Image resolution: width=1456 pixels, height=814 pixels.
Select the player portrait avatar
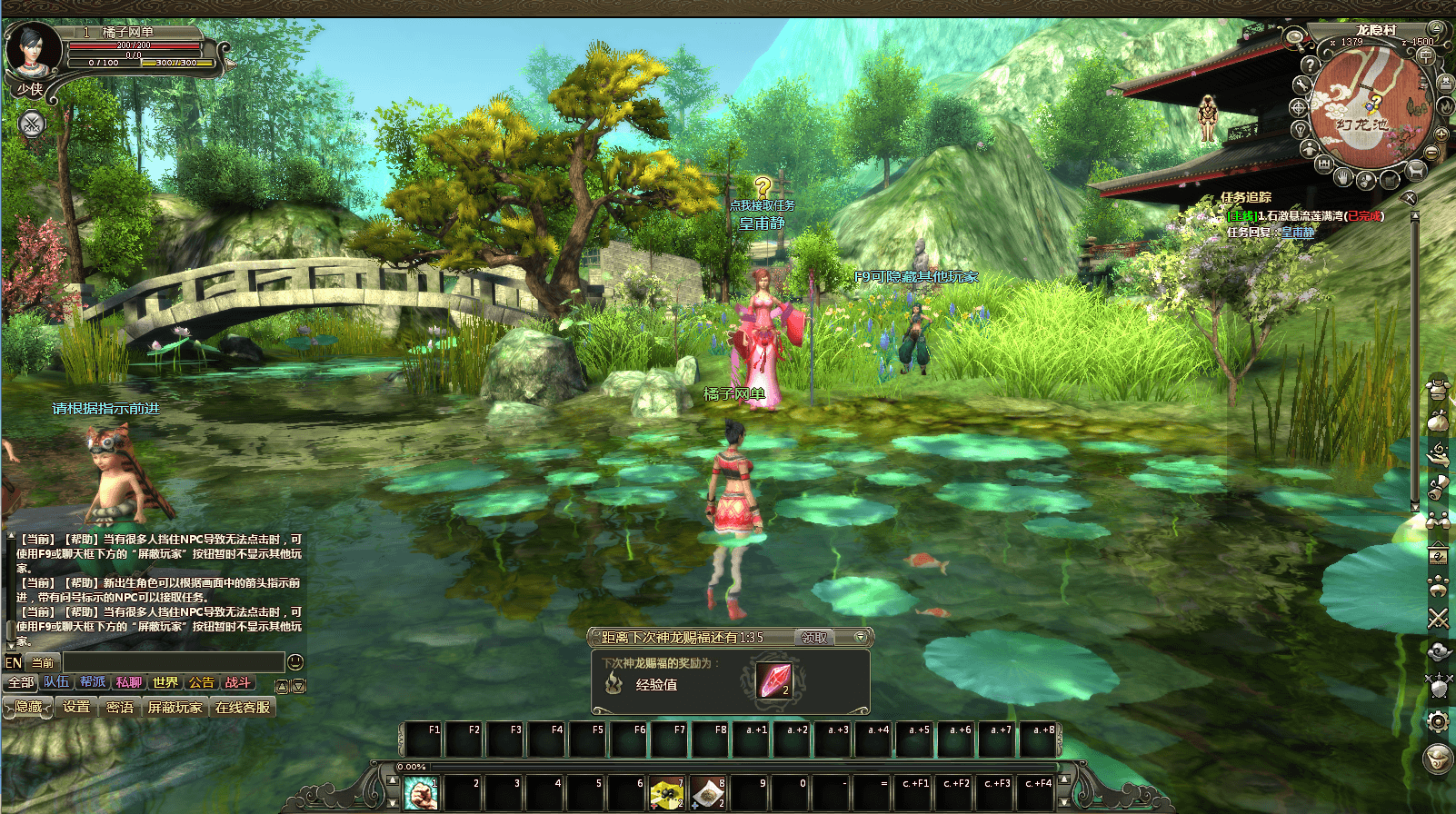[x=32, y=50]
